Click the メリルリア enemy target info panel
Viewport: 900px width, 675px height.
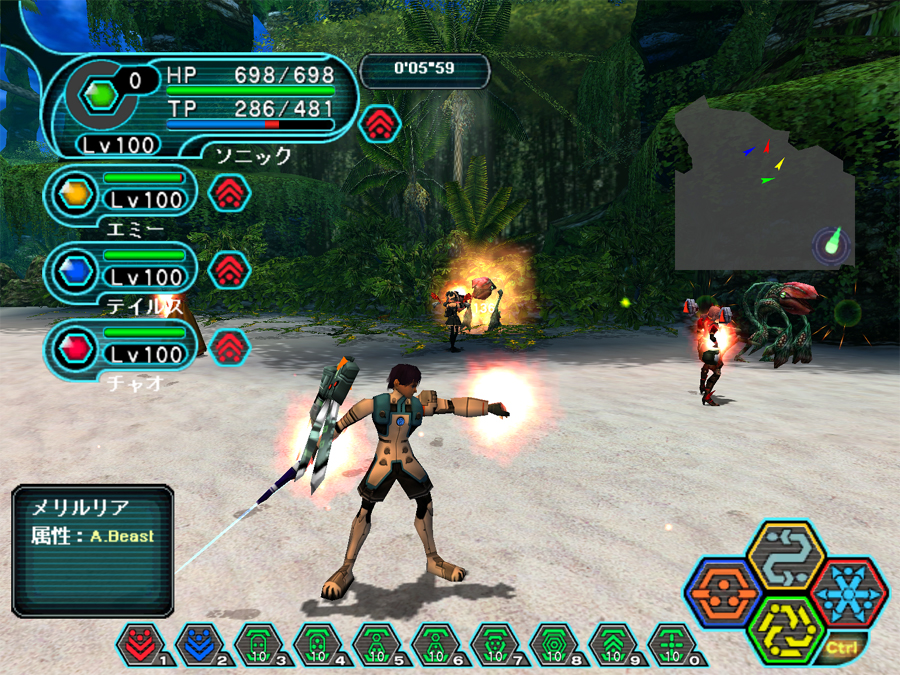tap(93, 550)
